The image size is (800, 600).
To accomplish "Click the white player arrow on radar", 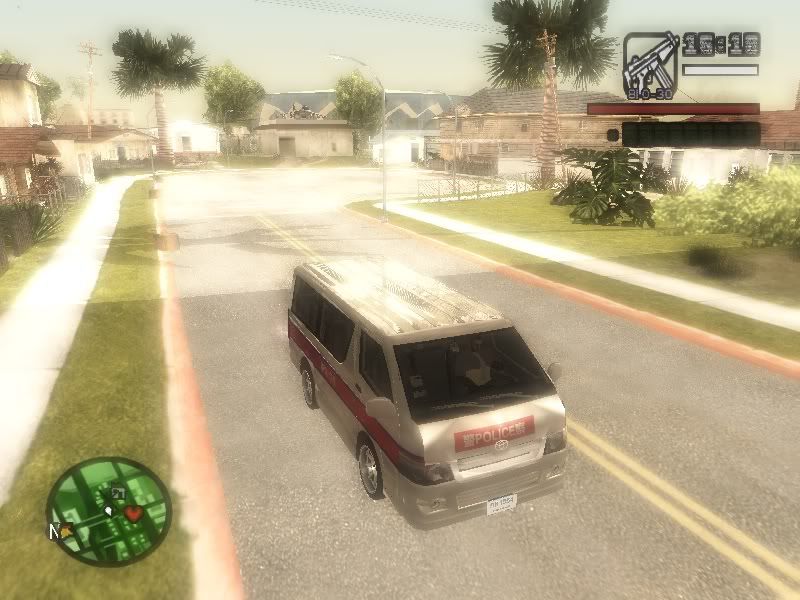I will (108, 511).
